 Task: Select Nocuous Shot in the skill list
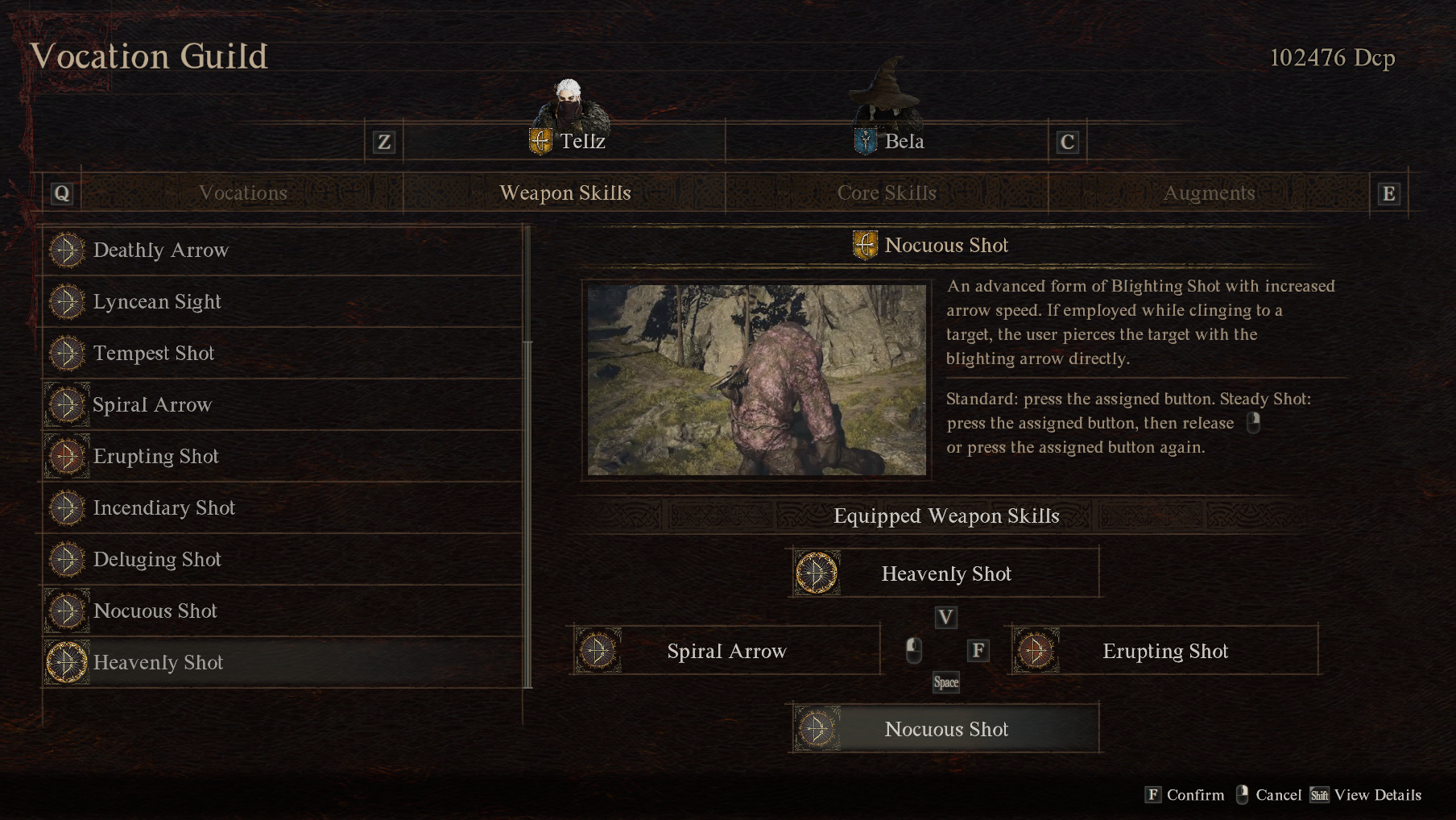tap(282, 611)
